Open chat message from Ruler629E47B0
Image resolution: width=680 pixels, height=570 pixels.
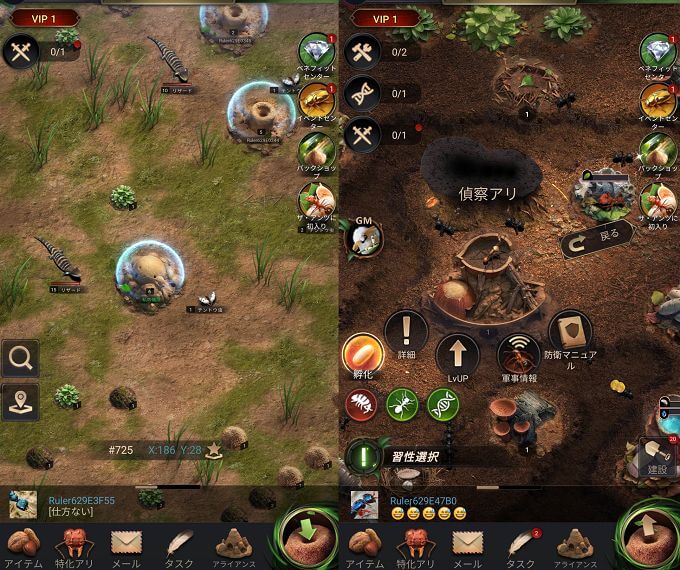click(x=420, y=506)
